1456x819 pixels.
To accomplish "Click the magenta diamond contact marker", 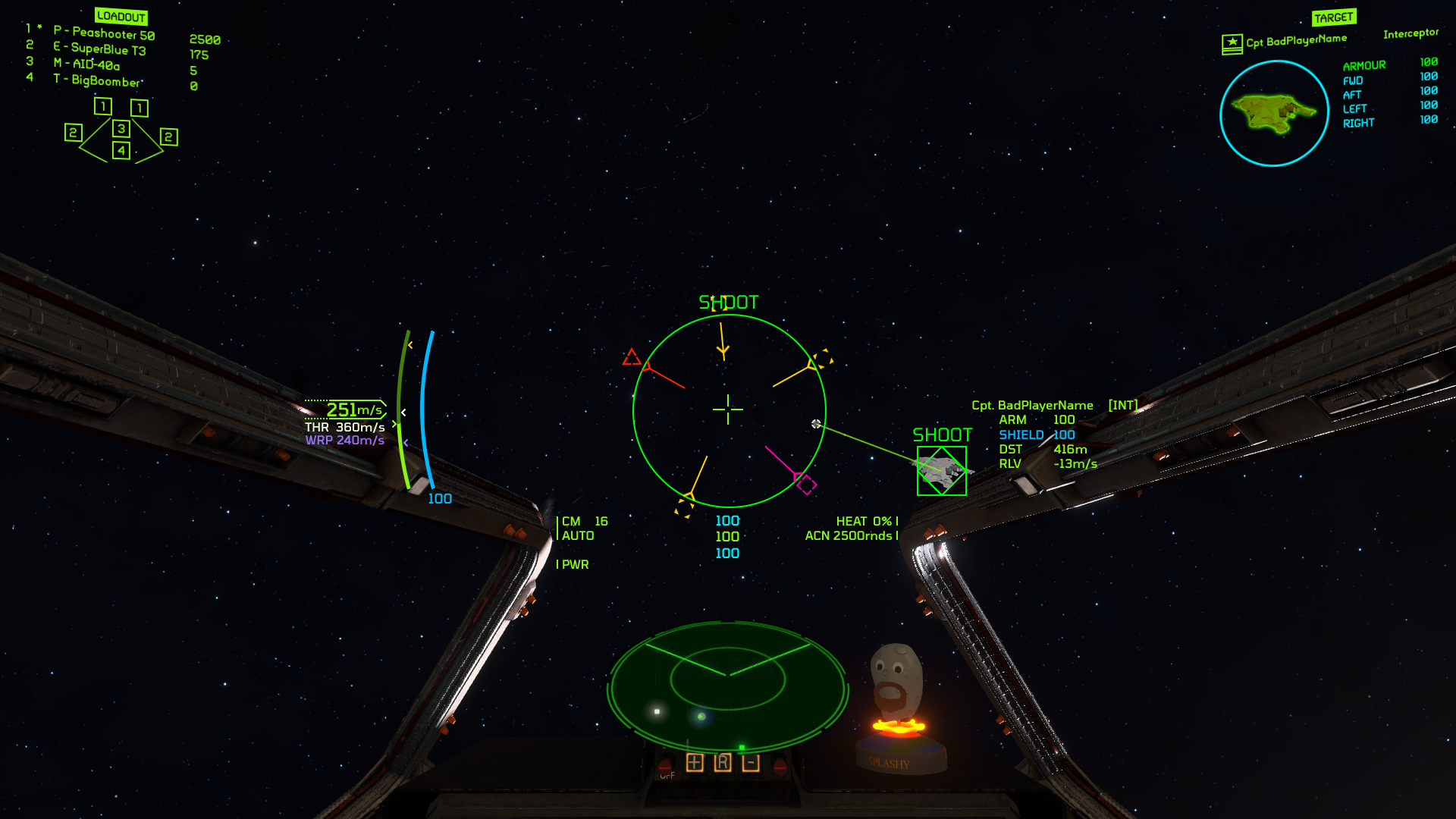I will (806, 484).
